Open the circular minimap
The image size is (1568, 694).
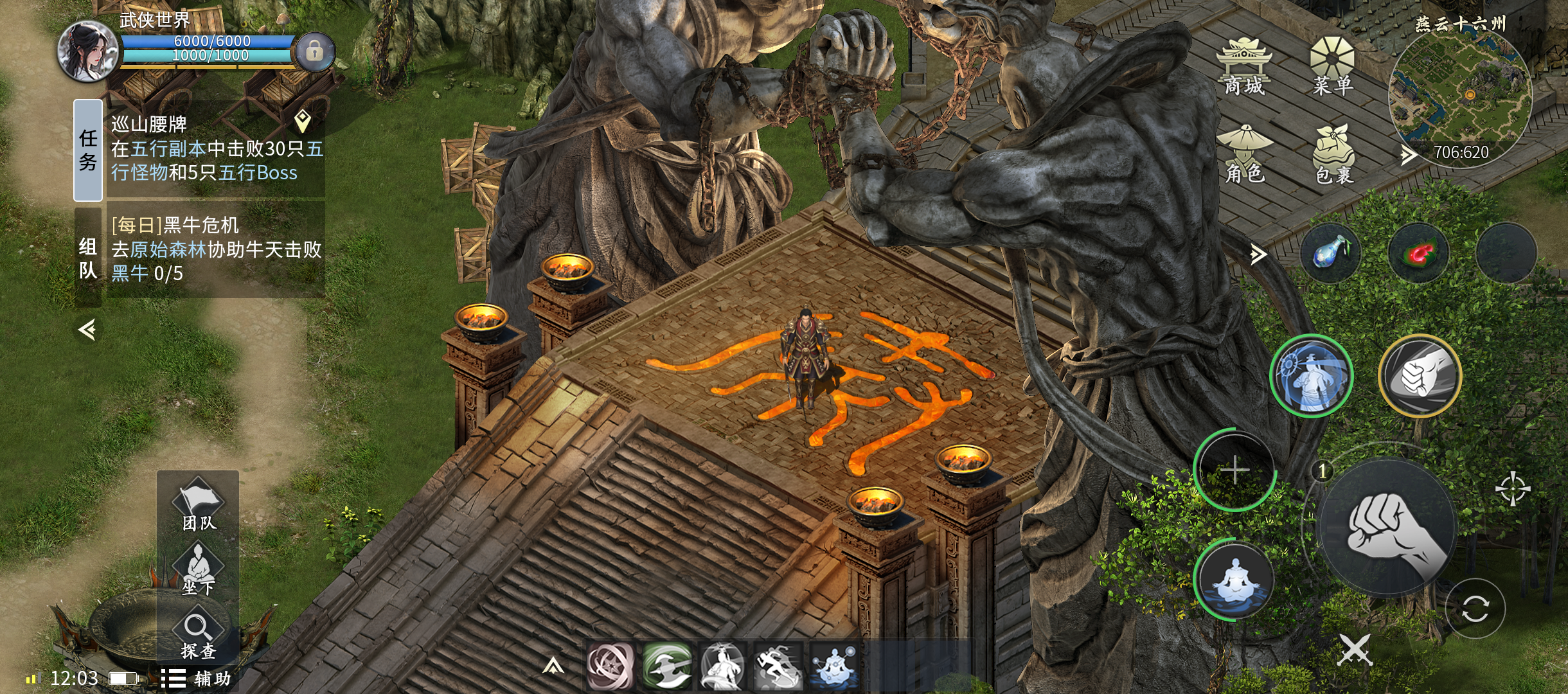1460,96
